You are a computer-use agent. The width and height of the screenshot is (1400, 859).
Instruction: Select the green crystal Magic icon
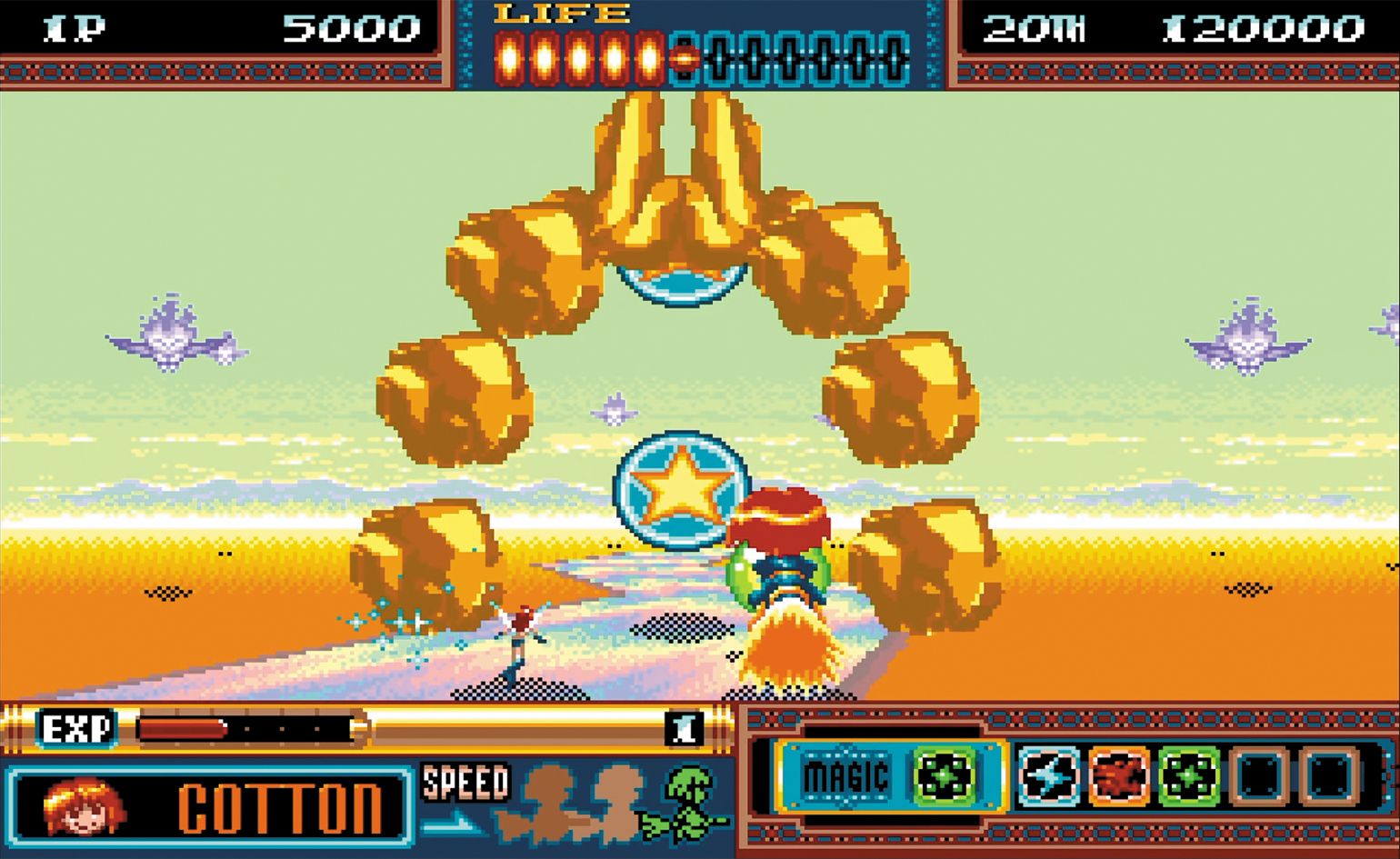point(945,778)
